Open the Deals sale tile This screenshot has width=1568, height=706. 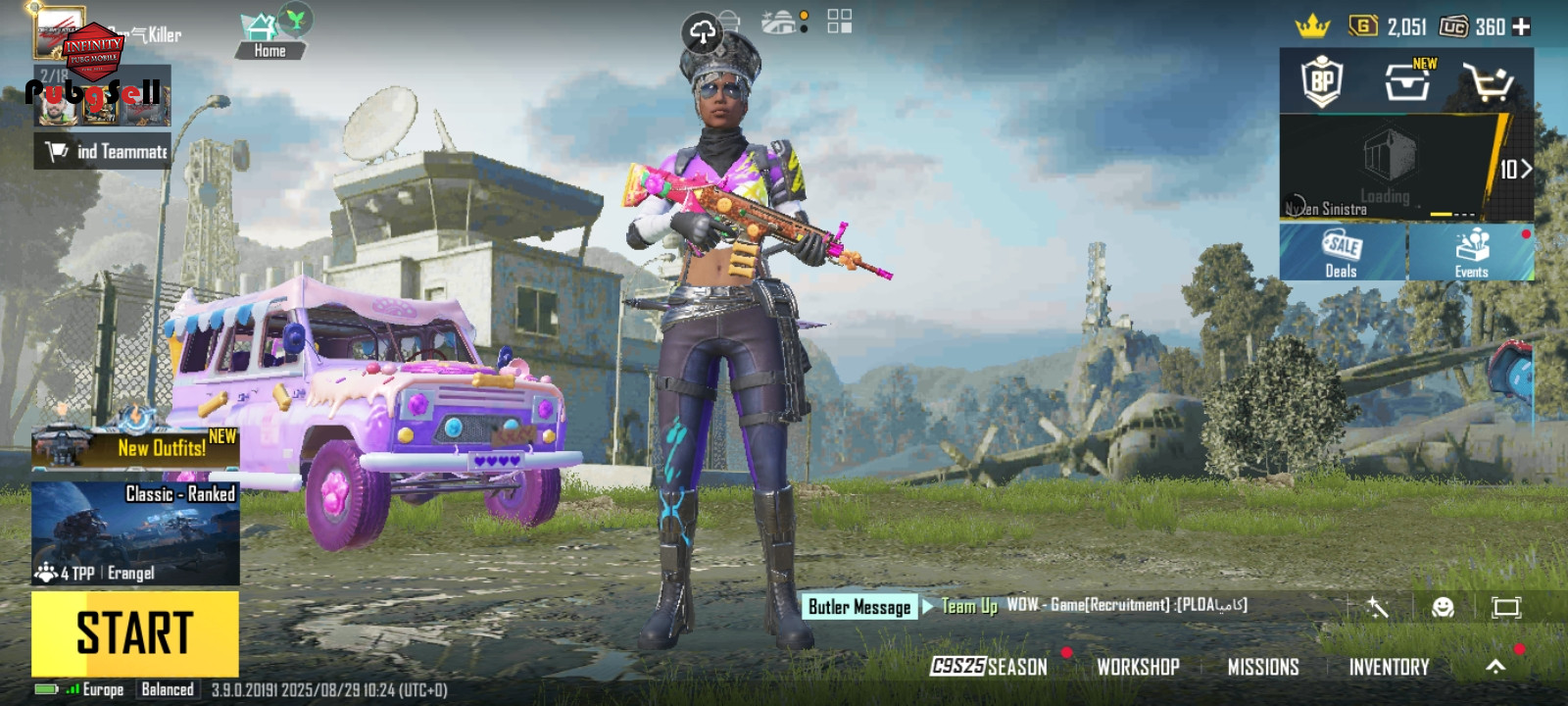pos(1342,252)
